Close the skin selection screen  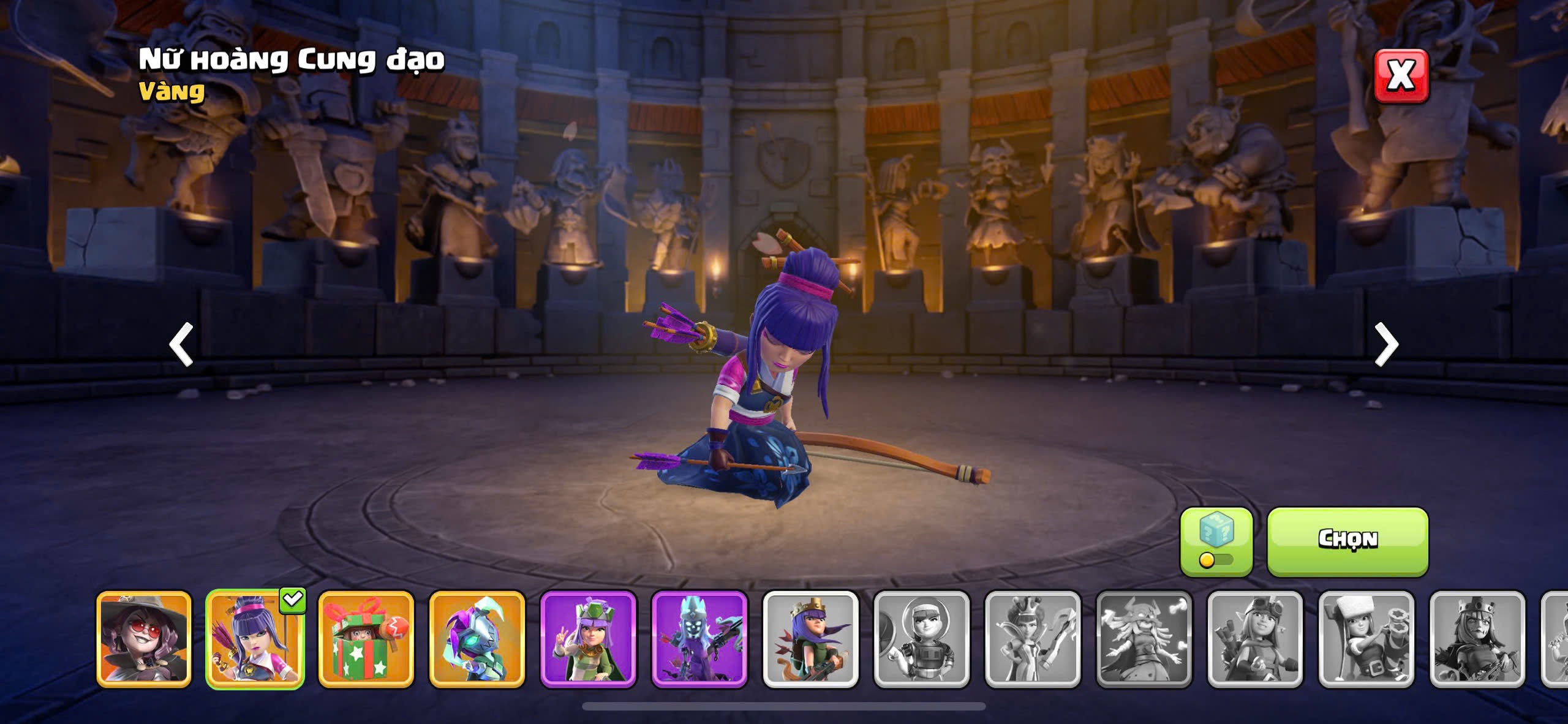point(1401,76)
